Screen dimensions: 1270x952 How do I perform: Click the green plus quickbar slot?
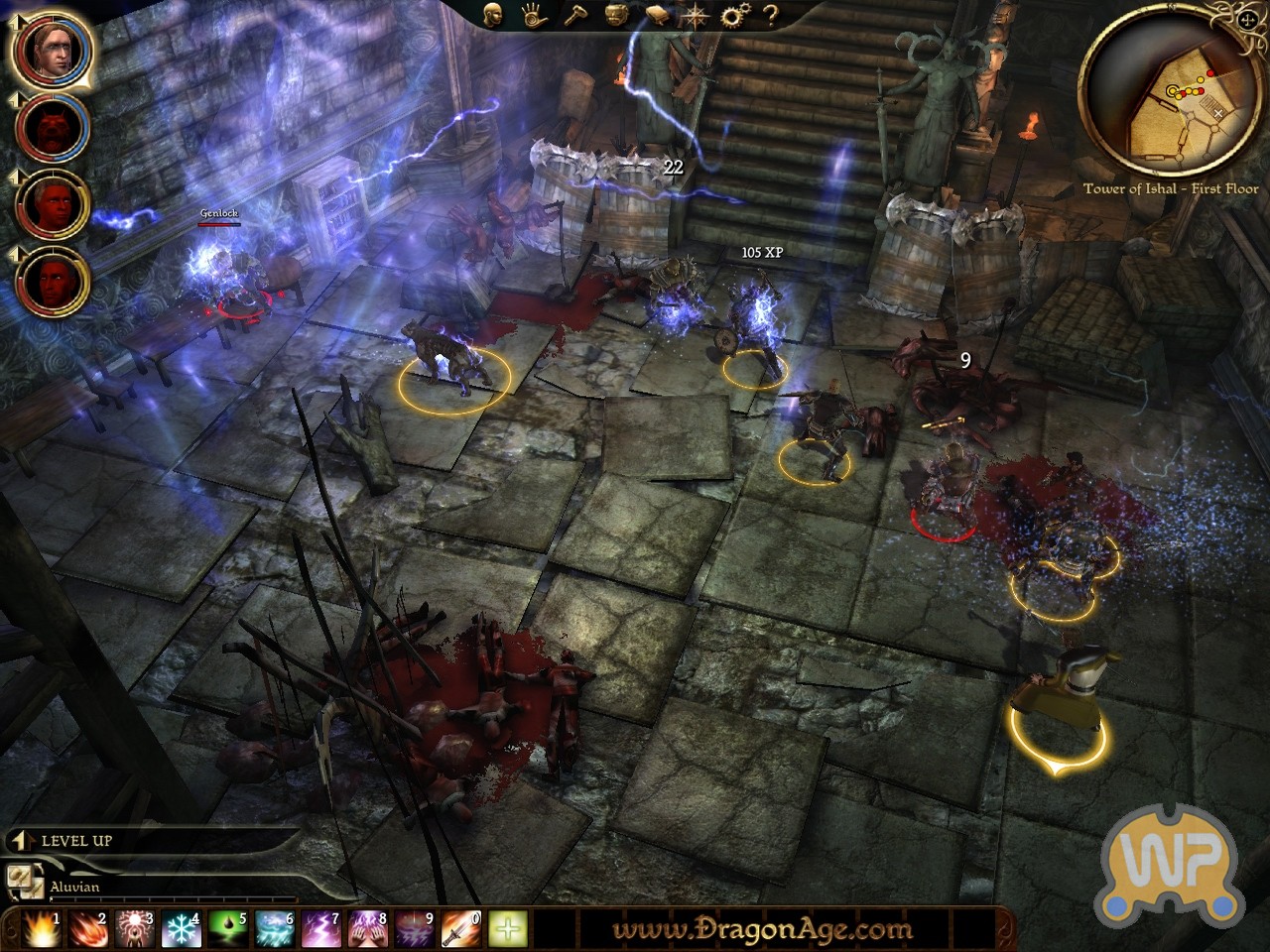click(x=507, y=929)
